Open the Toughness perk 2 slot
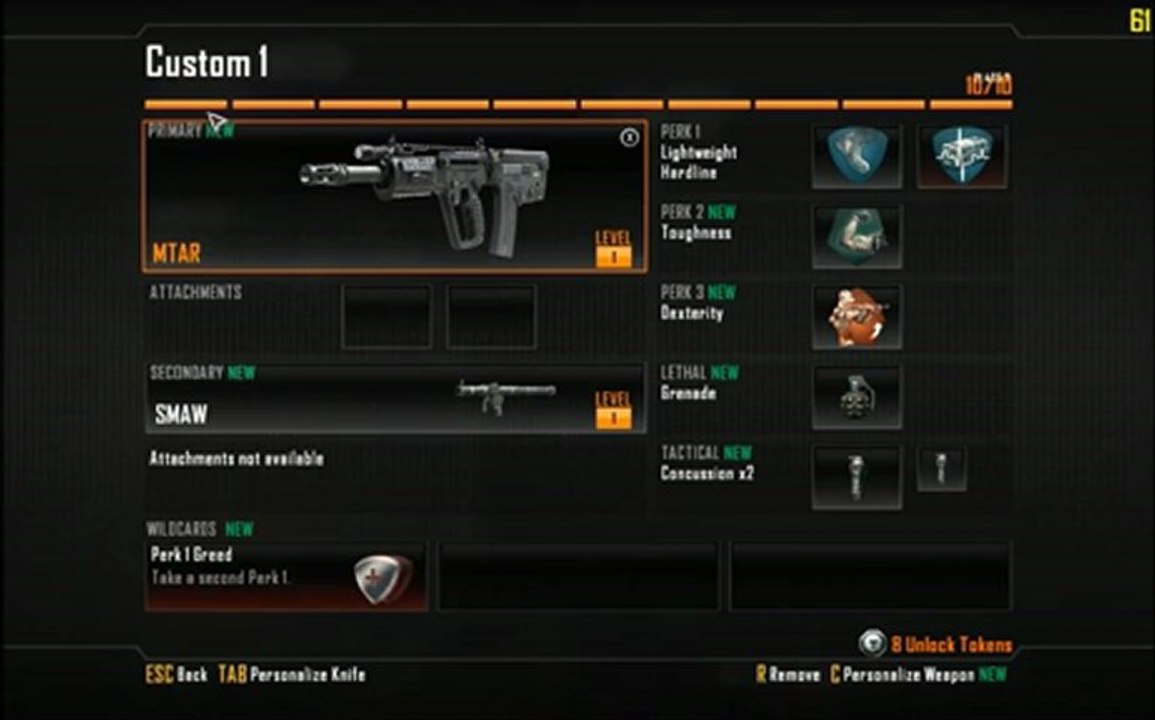The image size is (1155, 720). coord(856,237)
